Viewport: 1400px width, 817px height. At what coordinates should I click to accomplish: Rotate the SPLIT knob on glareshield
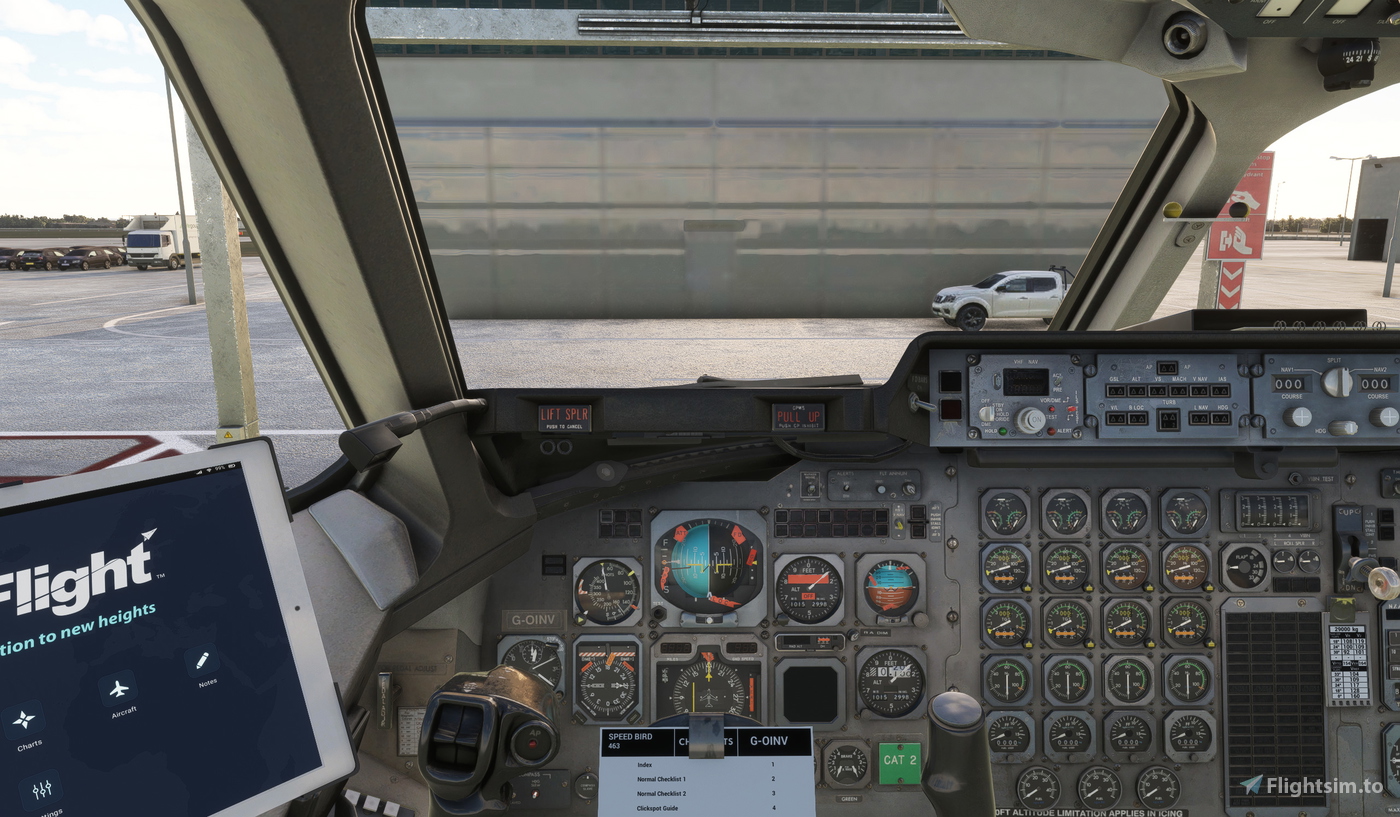pyautogui.click(x=1336, y=380)
